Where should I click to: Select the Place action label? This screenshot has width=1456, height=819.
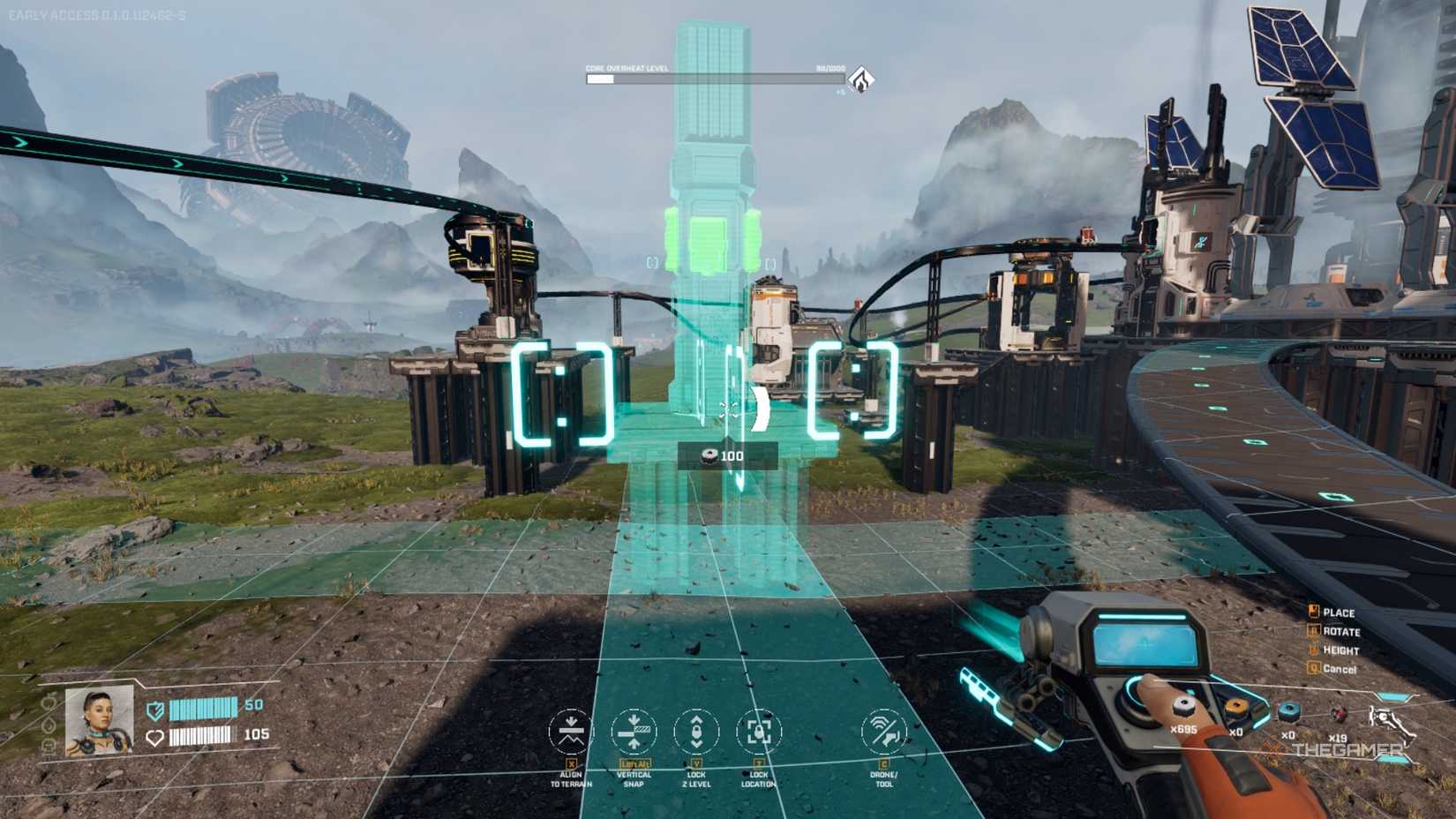coord(1338,612)
